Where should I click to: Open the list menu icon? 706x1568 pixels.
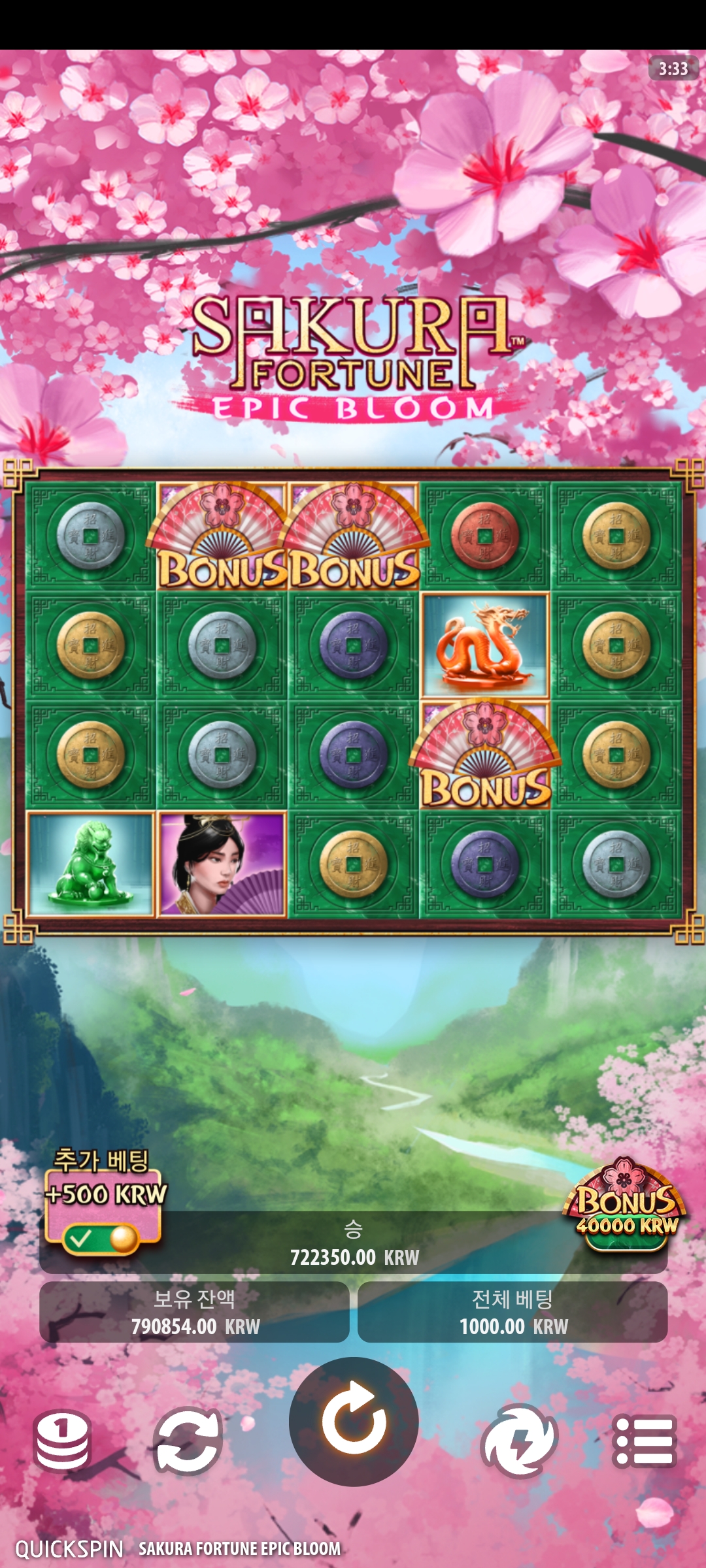[644, 1441]
